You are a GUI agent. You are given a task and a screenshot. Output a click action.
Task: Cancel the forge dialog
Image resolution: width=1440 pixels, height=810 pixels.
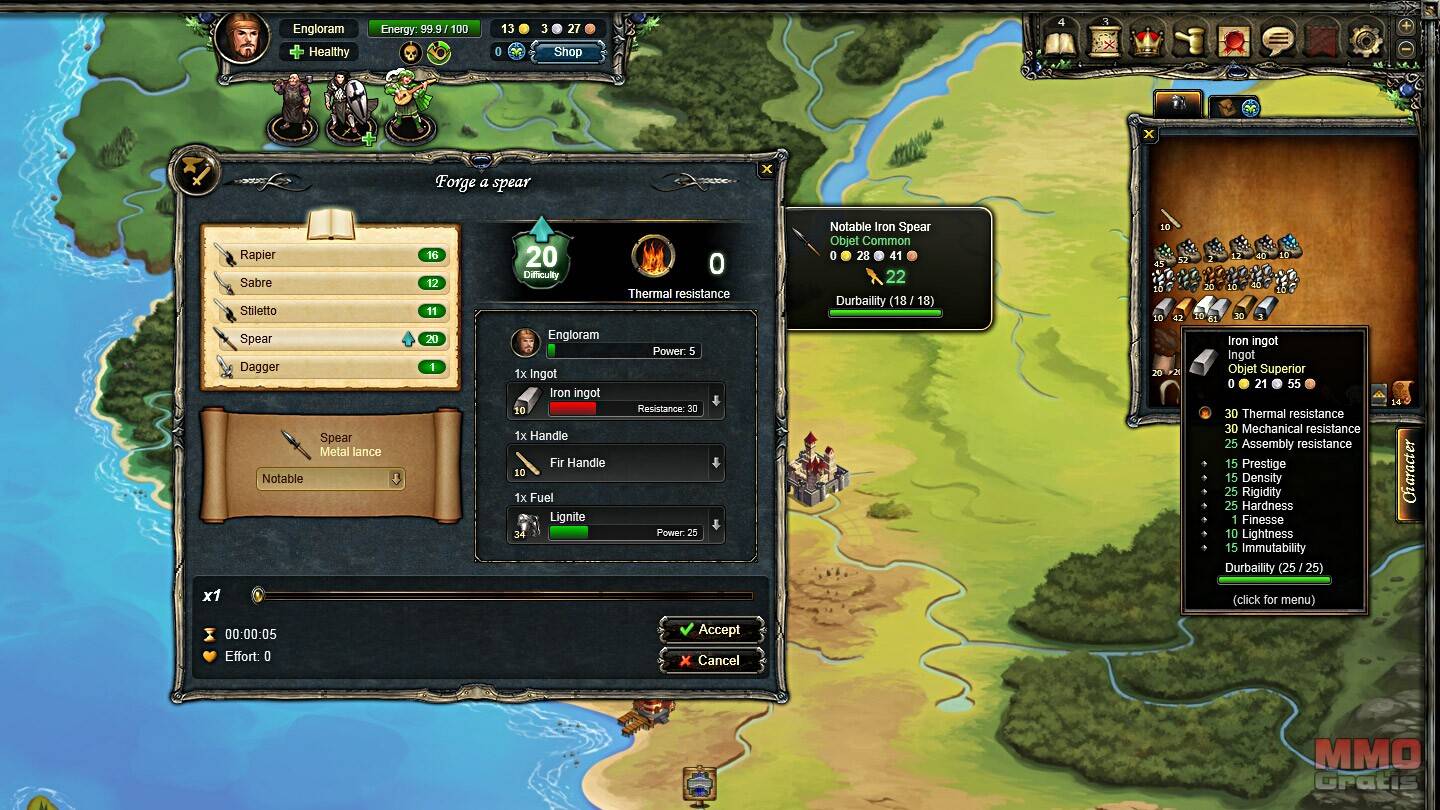point(711,661)
